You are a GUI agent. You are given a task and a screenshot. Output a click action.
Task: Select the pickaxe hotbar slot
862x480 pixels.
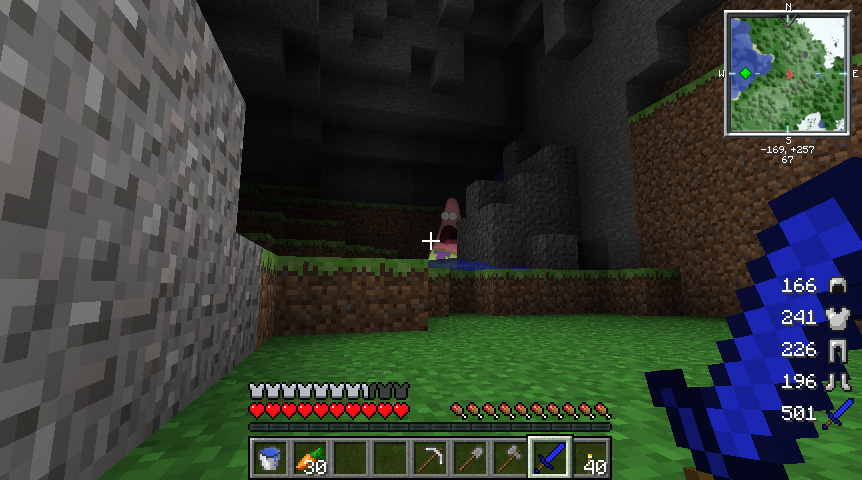tap(430, 459)
